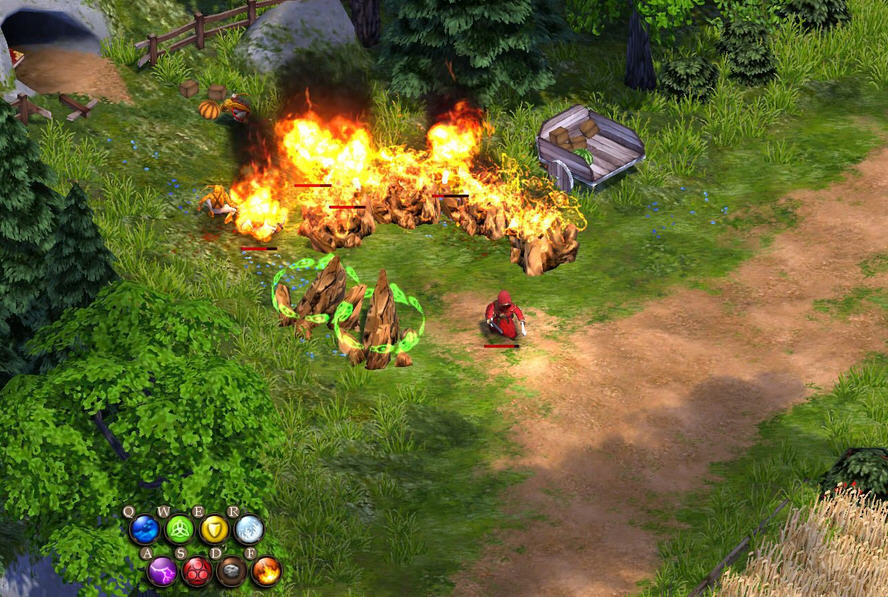Screen dimensions: 888x597
Task: Activate the brown Earth rock element orb
Action: [x=231, y=571]
